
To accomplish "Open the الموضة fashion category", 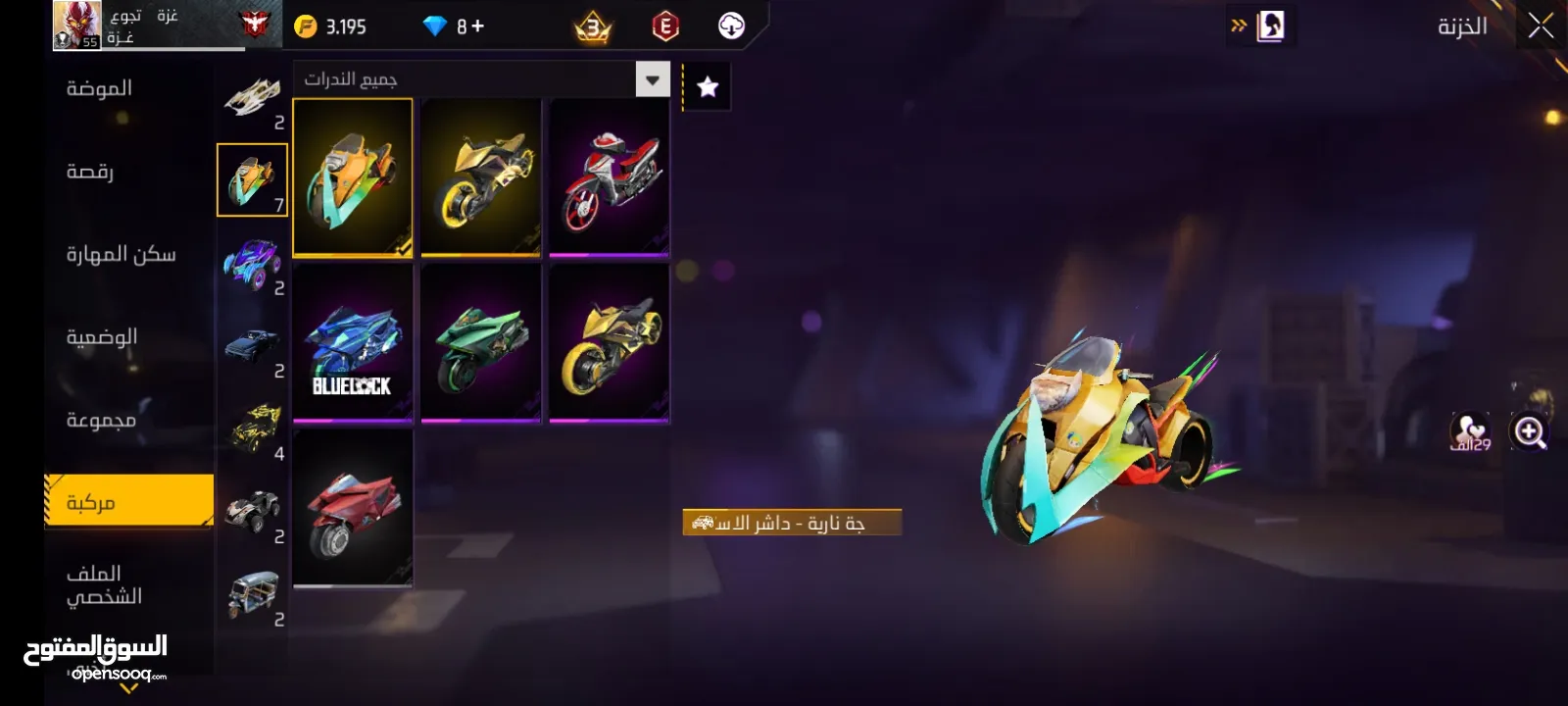I will 100,89.
